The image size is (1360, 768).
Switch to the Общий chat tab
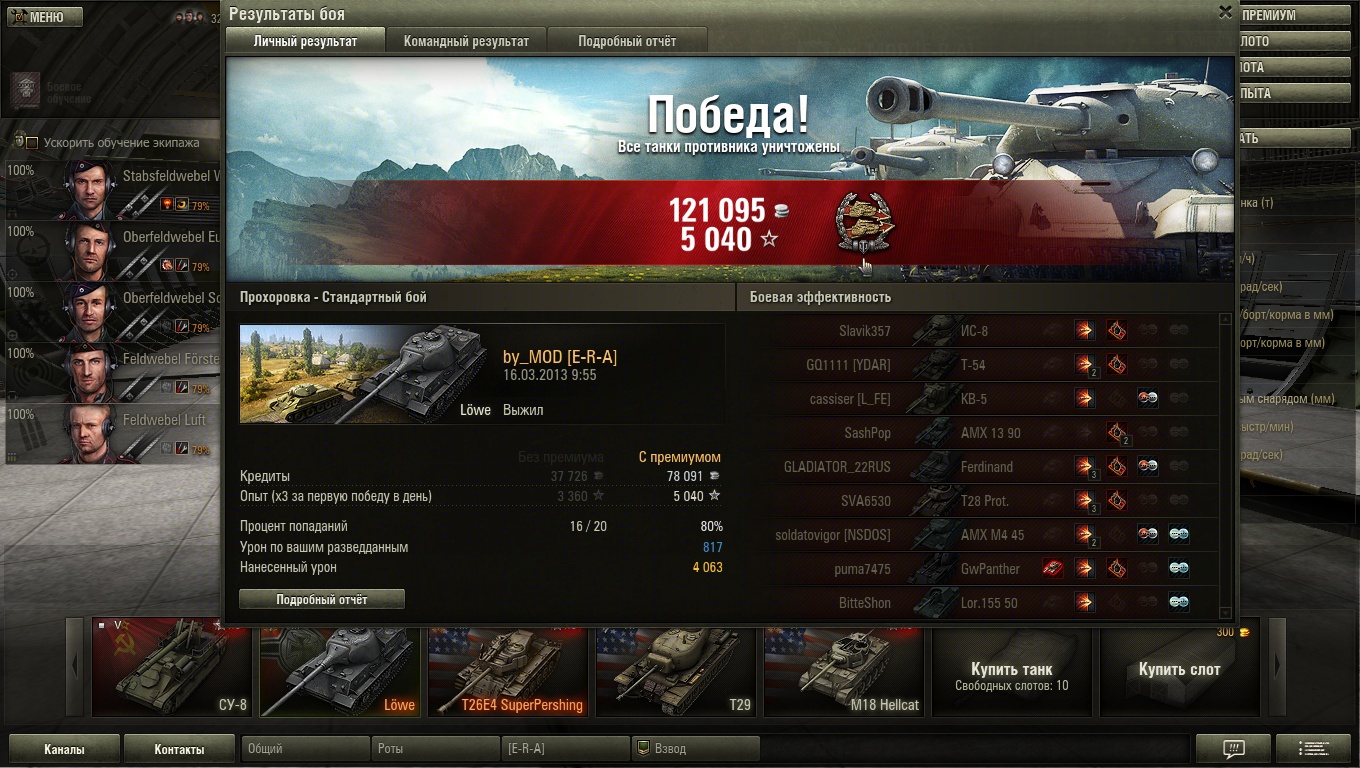pyautogui.click(x=305, y=749)
